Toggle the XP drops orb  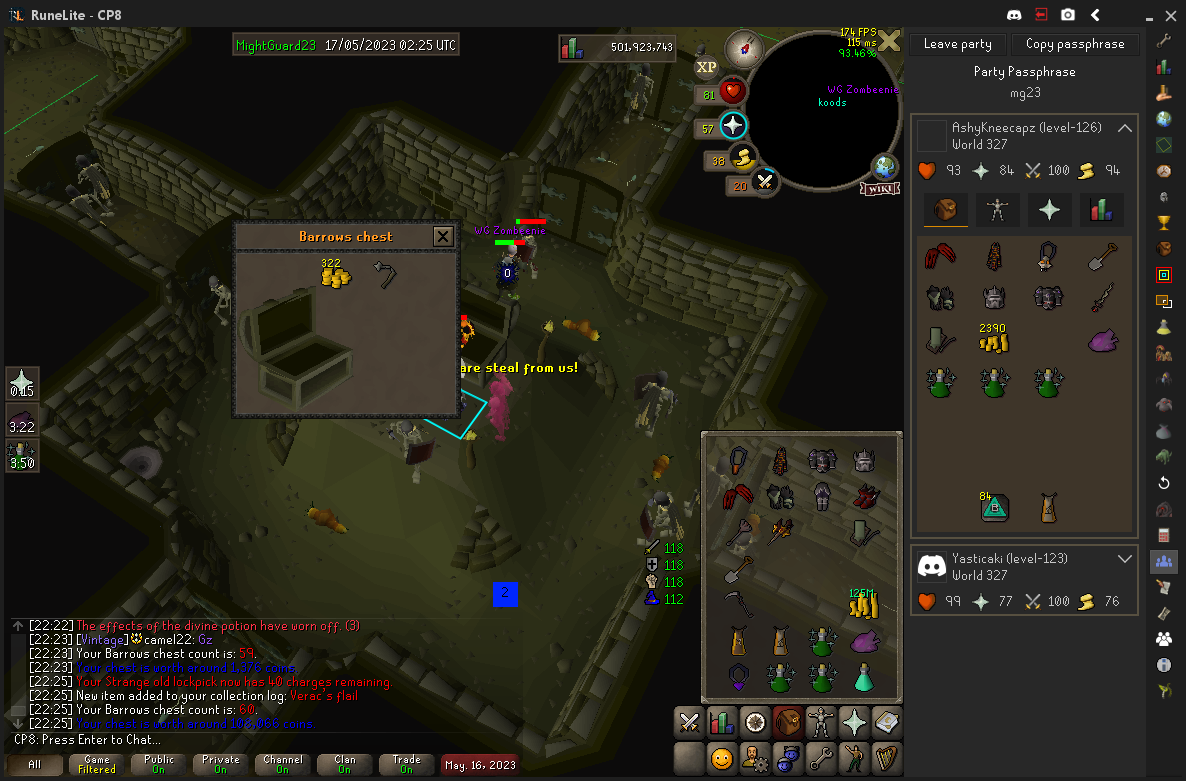point(707,67)
